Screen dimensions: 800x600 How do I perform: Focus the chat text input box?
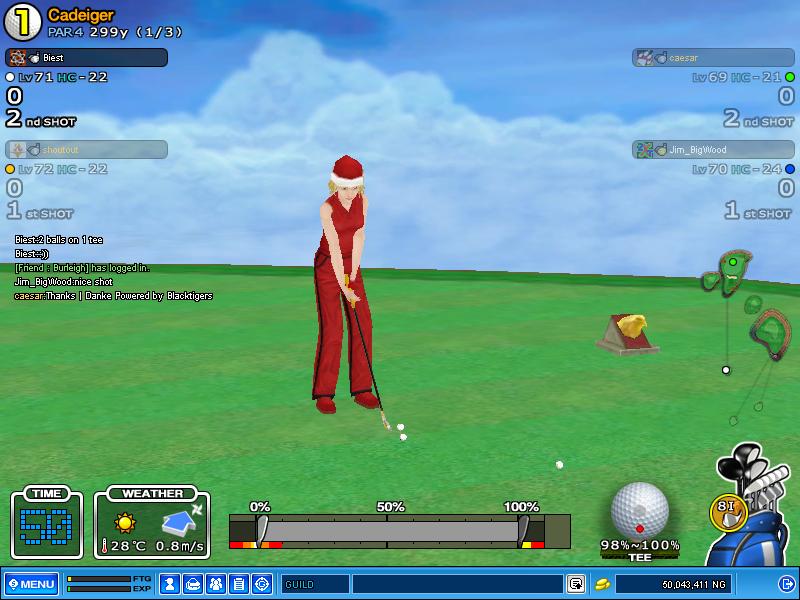(x=456, y=584)
